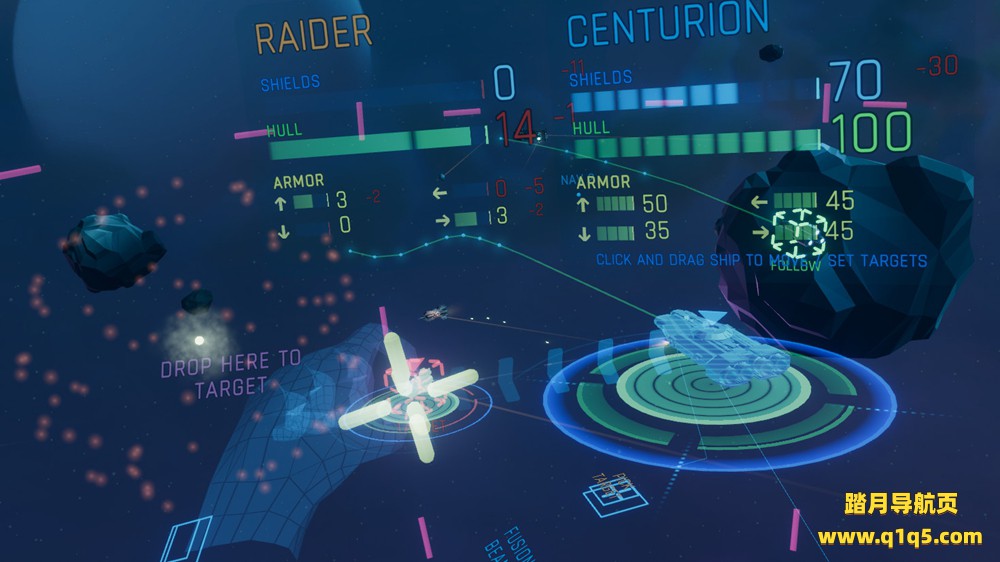Activate the Follow waypoint icon
This screenshot has width=1000, height=562.
coord(796,232)
